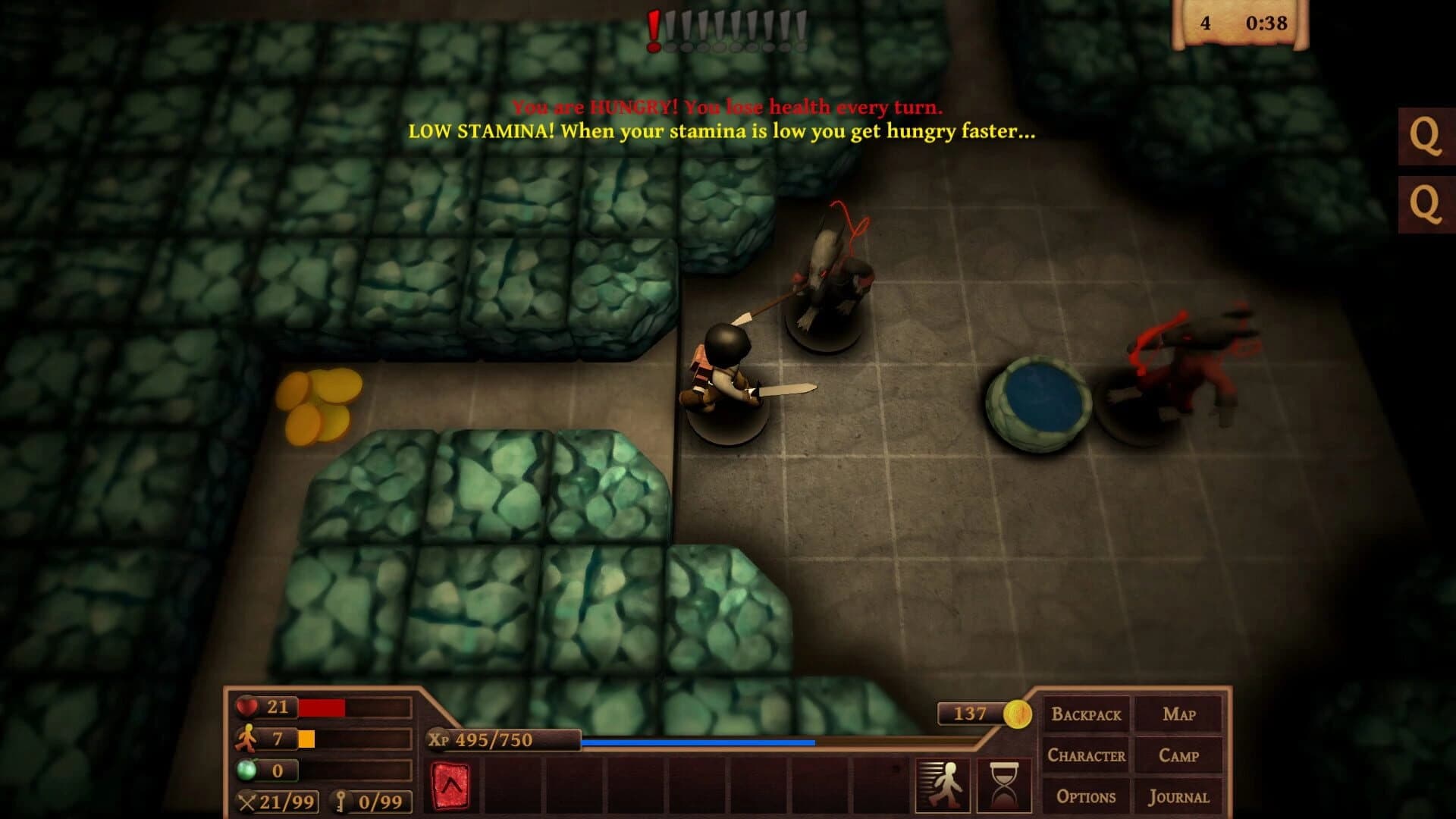Click the red exclamation mark warning icon
Image resolution: width=1456 pixels, height=819 pixels.
click(x=653, y=28)
